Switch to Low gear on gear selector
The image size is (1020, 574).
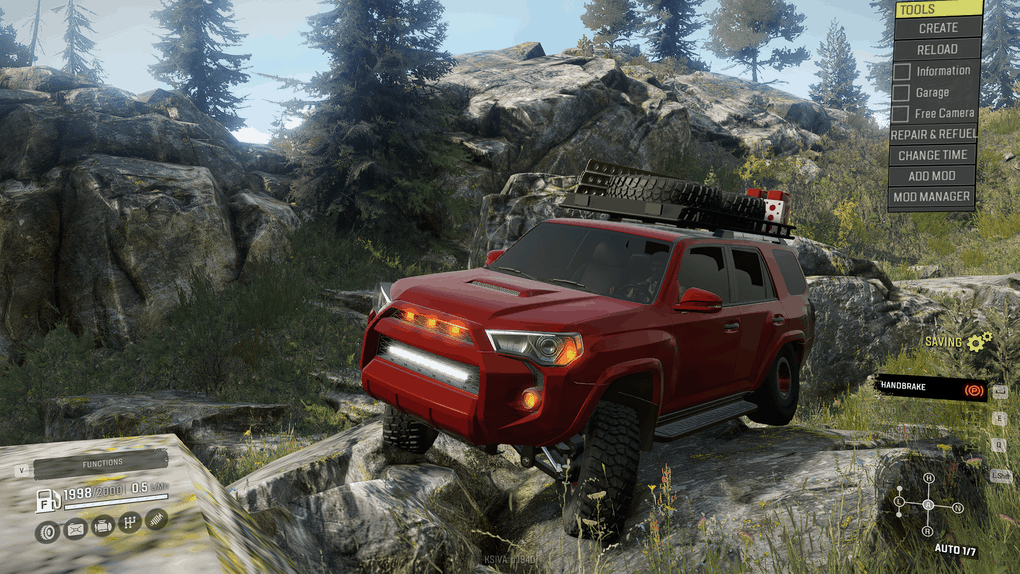coord(899,500)
